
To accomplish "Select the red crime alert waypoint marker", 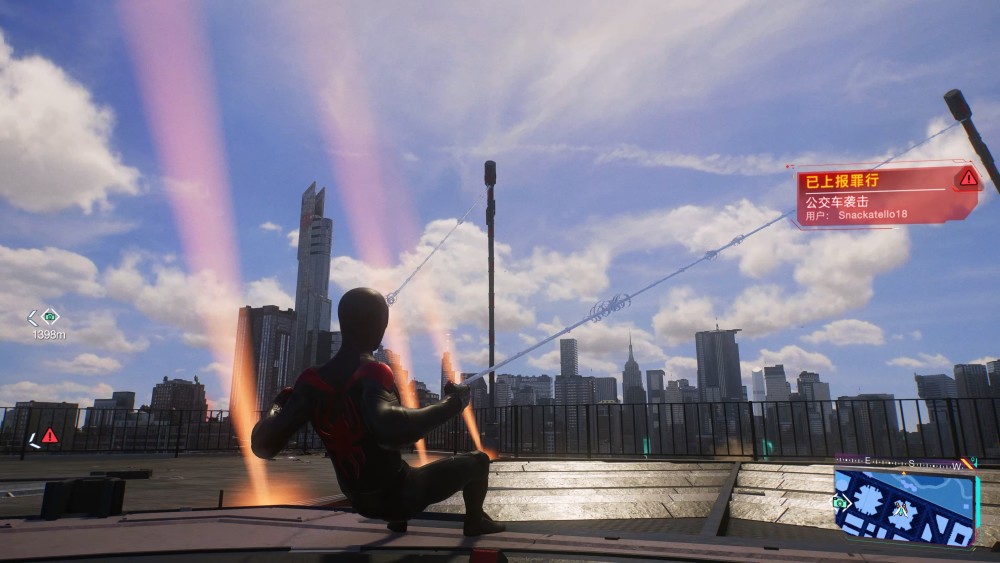I will (x=49, y=435).
